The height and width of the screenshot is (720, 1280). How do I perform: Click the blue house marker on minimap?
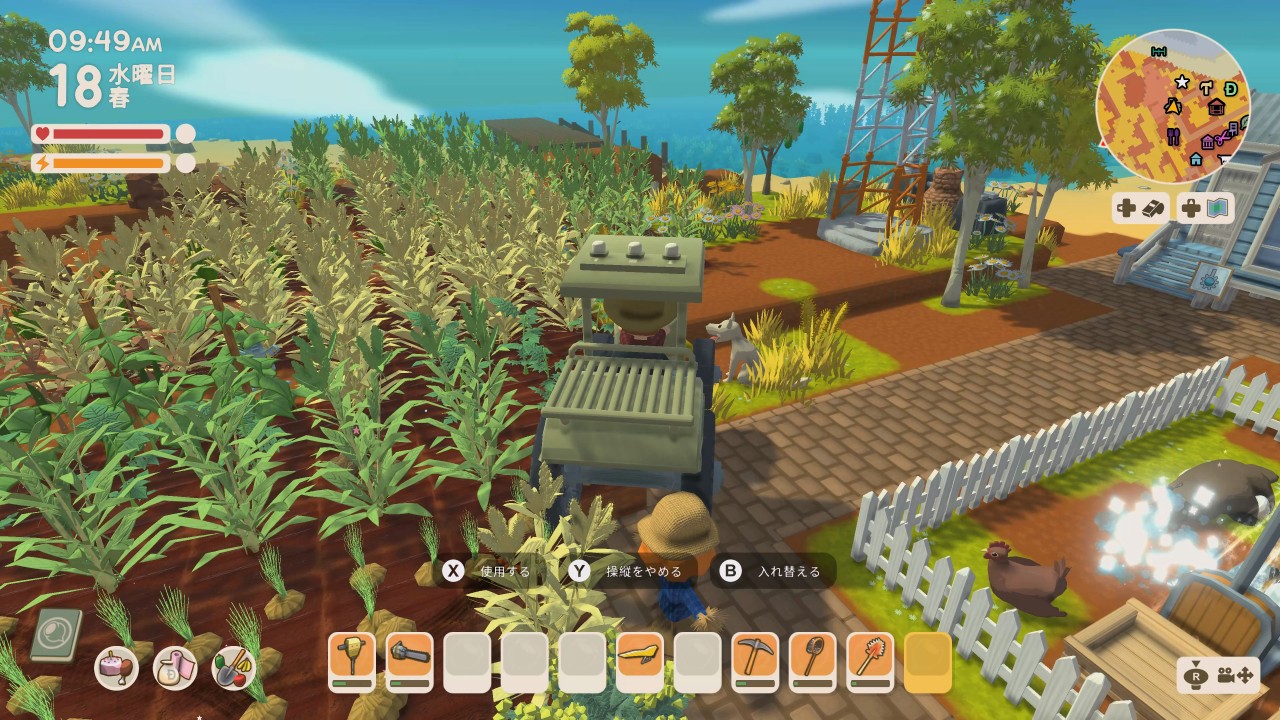pyautogui.click(x=1196, y=159)
